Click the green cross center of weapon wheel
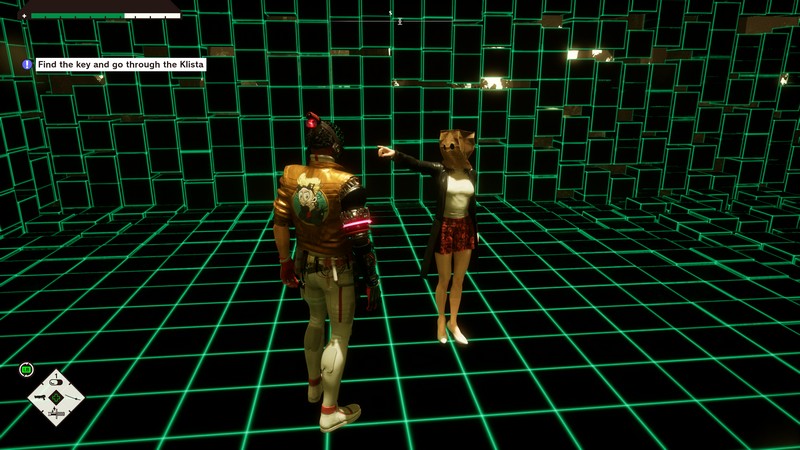The width and height of the screenshot is (800, 450). click(56, 397)
